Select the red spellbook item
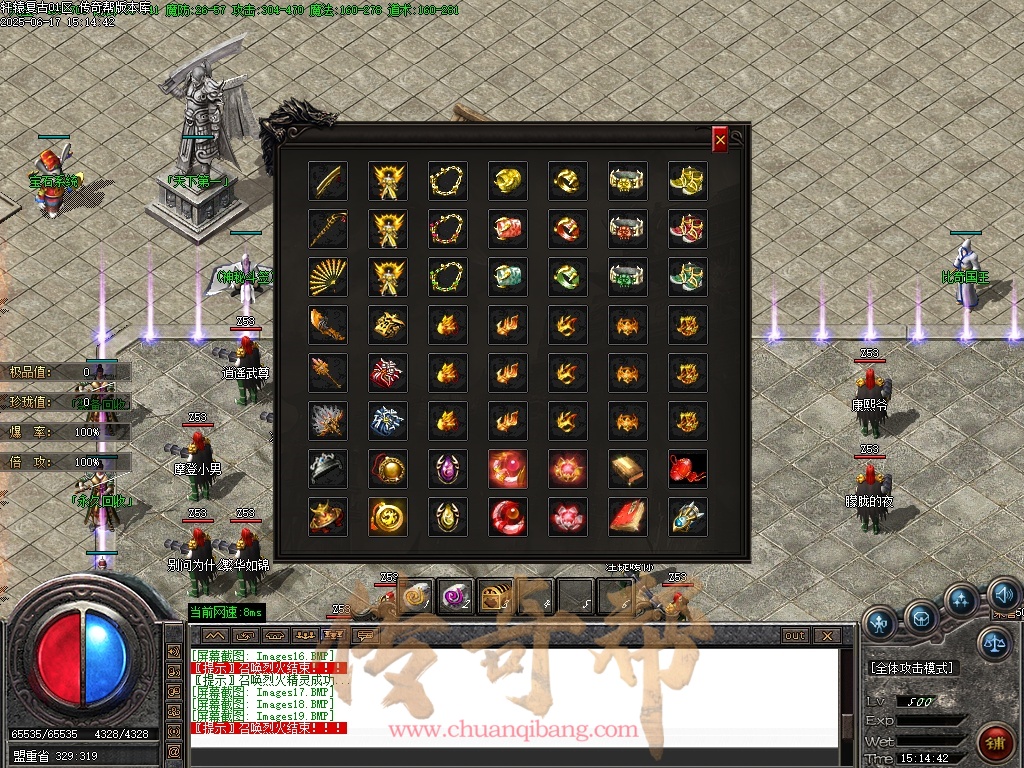 click(628, 517)
